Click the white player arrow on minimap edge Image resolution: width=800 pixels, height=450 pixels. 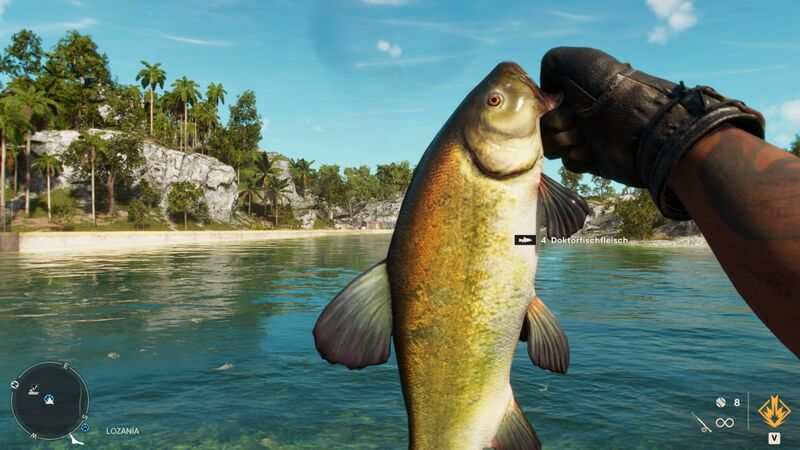[73, 437]
